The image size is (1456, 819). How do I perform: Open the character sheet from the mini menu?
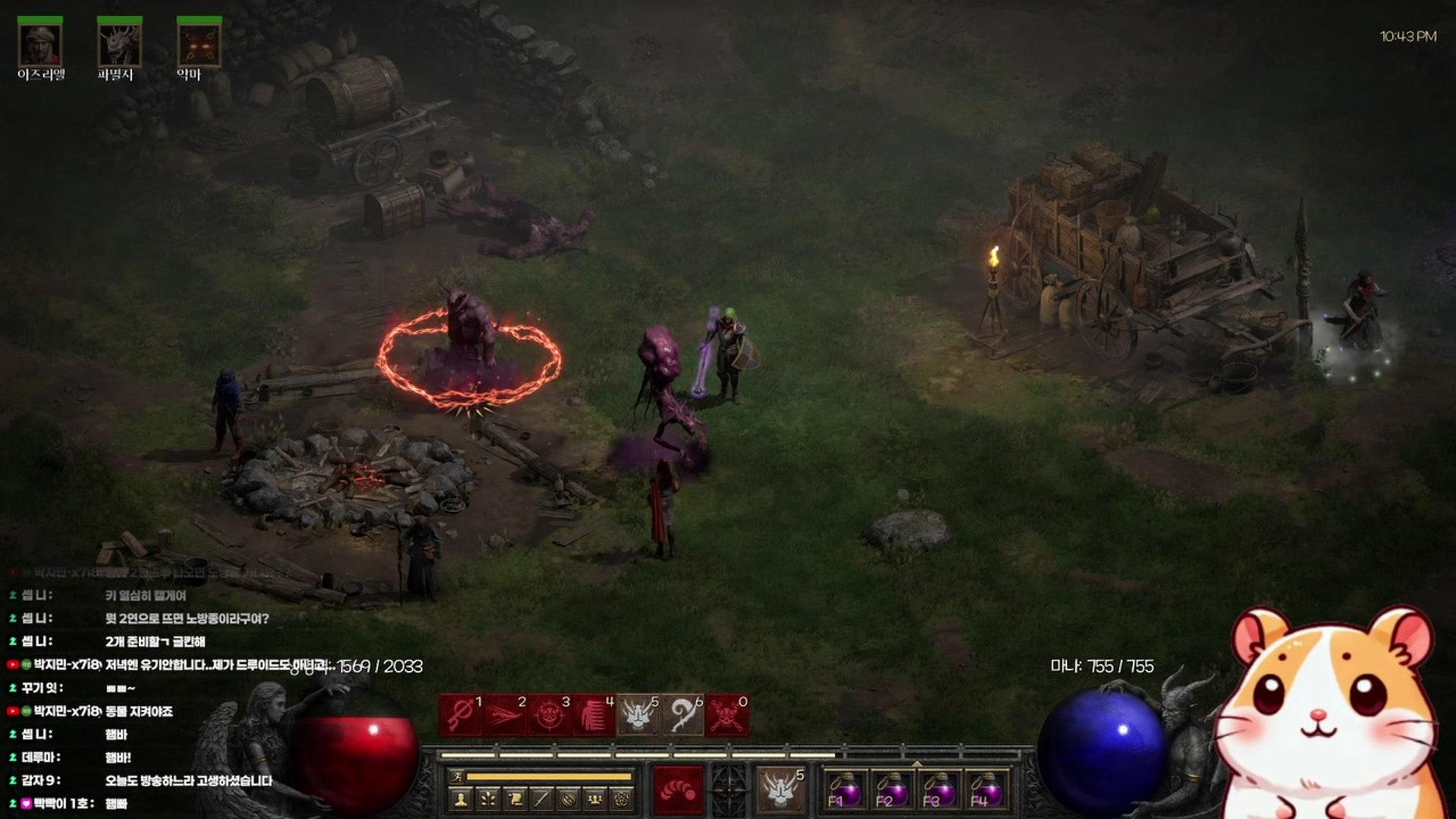point(461,799)
